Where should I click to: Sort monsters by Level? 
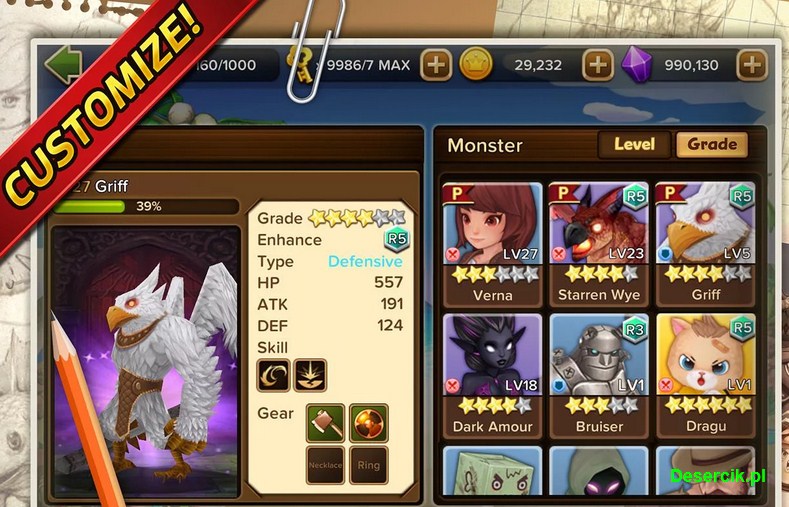(634, 144)
